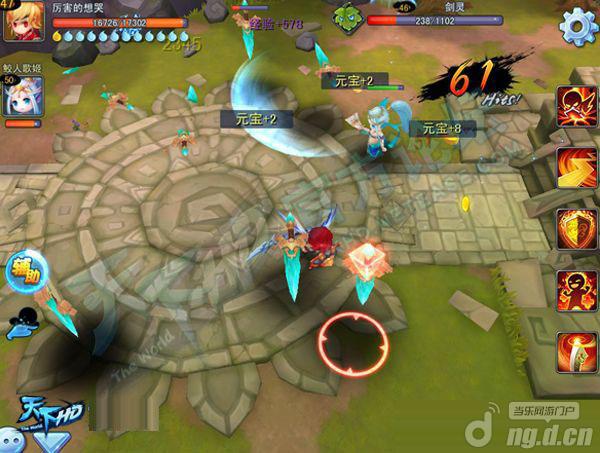Viewport: 600px width, 453px height.
Task: Open the chat smiley bubble
Action: point(14,439)
